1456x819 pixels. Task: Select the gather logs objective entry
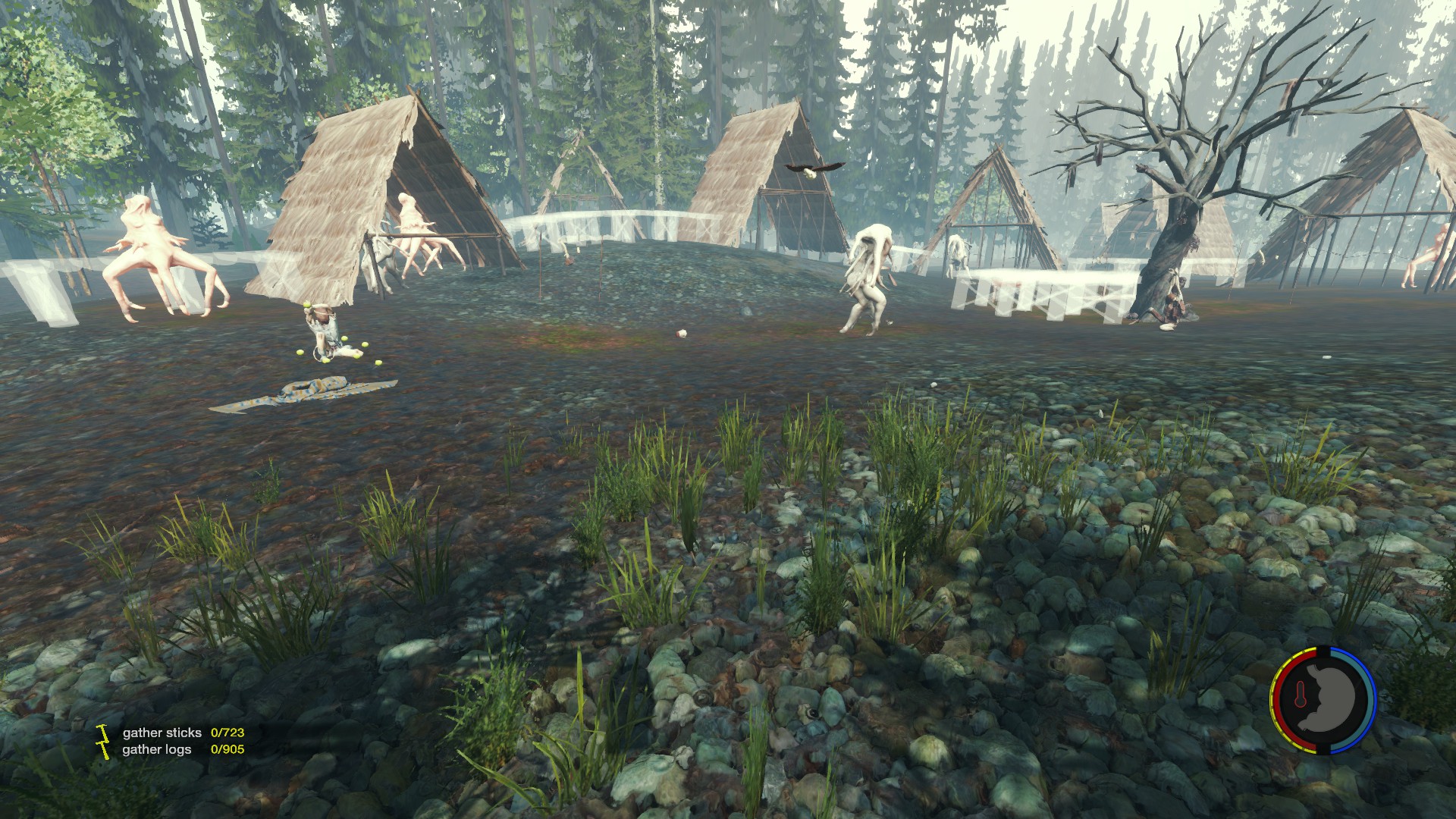click(x=157, y=749)
